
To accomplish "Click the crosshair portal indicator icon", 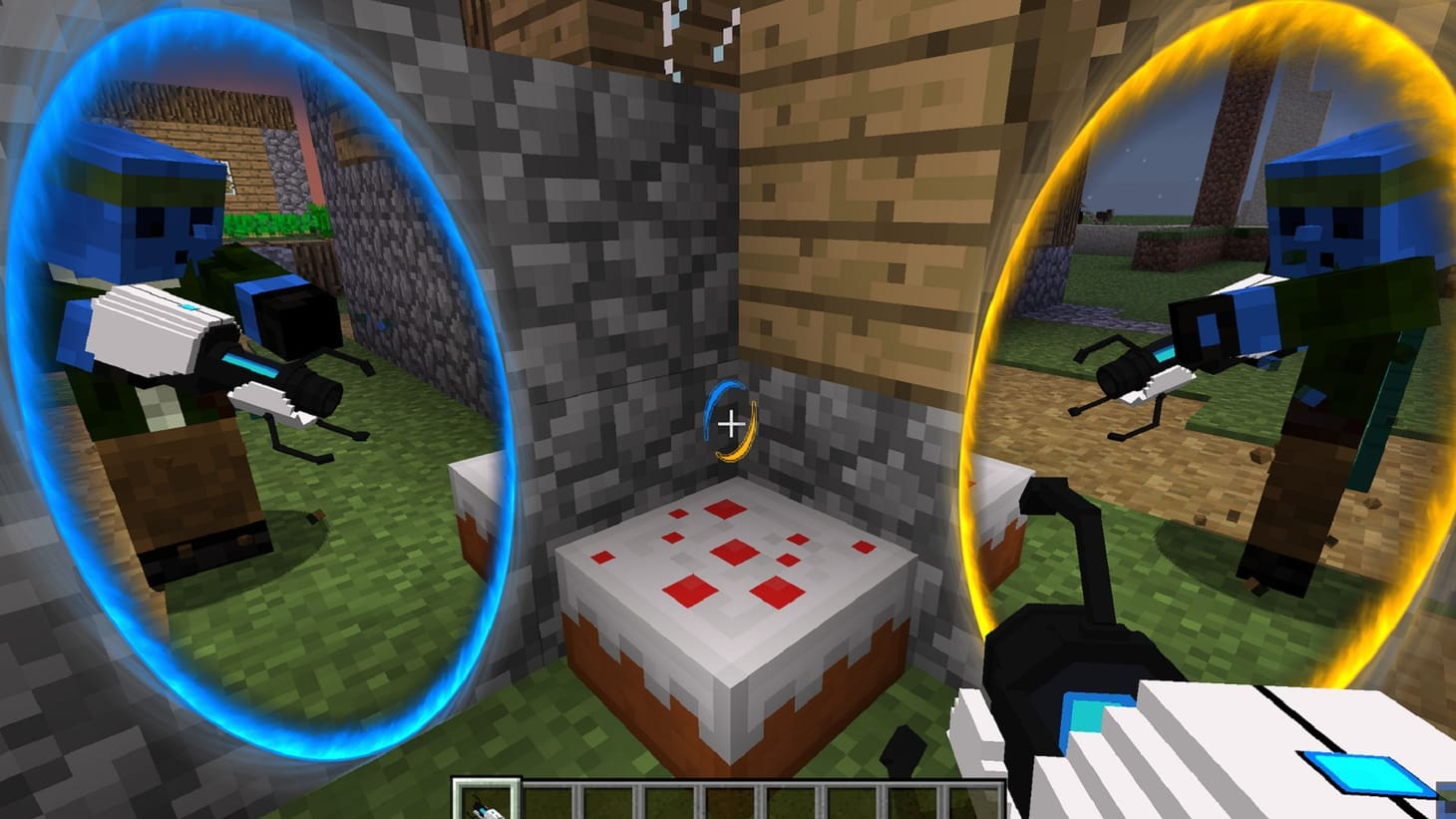I will tap(731, 420).
